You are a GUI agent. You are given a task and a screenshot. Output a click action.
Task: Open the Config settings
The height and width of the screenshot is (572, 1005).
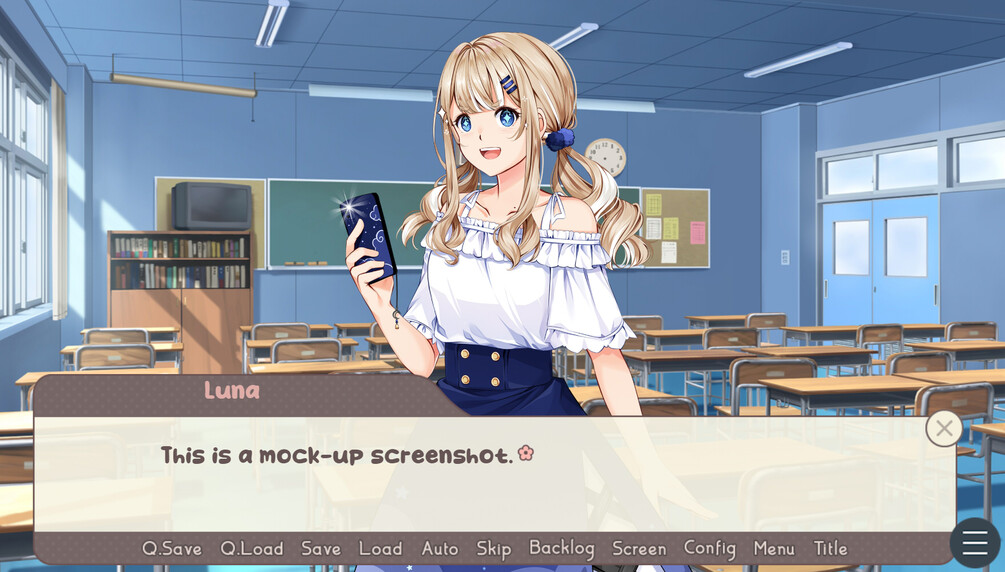click(710, 548)
